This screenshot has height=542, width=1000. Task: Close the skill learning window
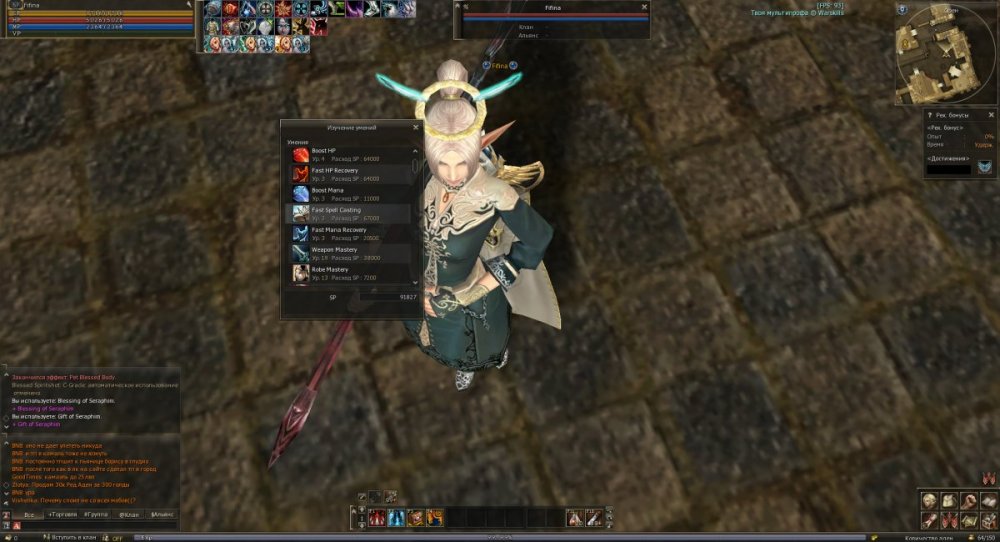point(415,128)
